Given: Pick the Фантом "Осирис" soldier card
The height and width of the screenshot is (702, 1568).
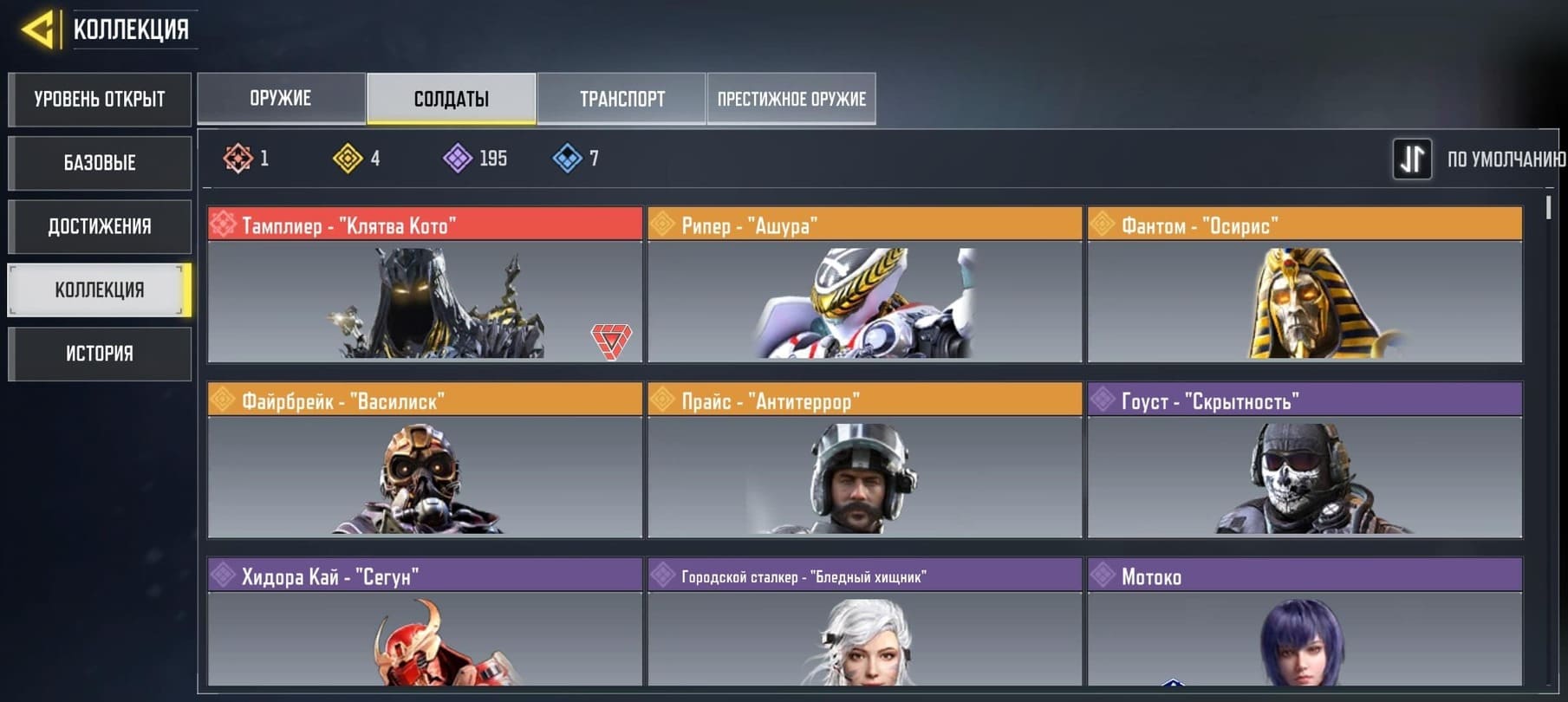Looking at the screenshot, I should [1304, 286].
